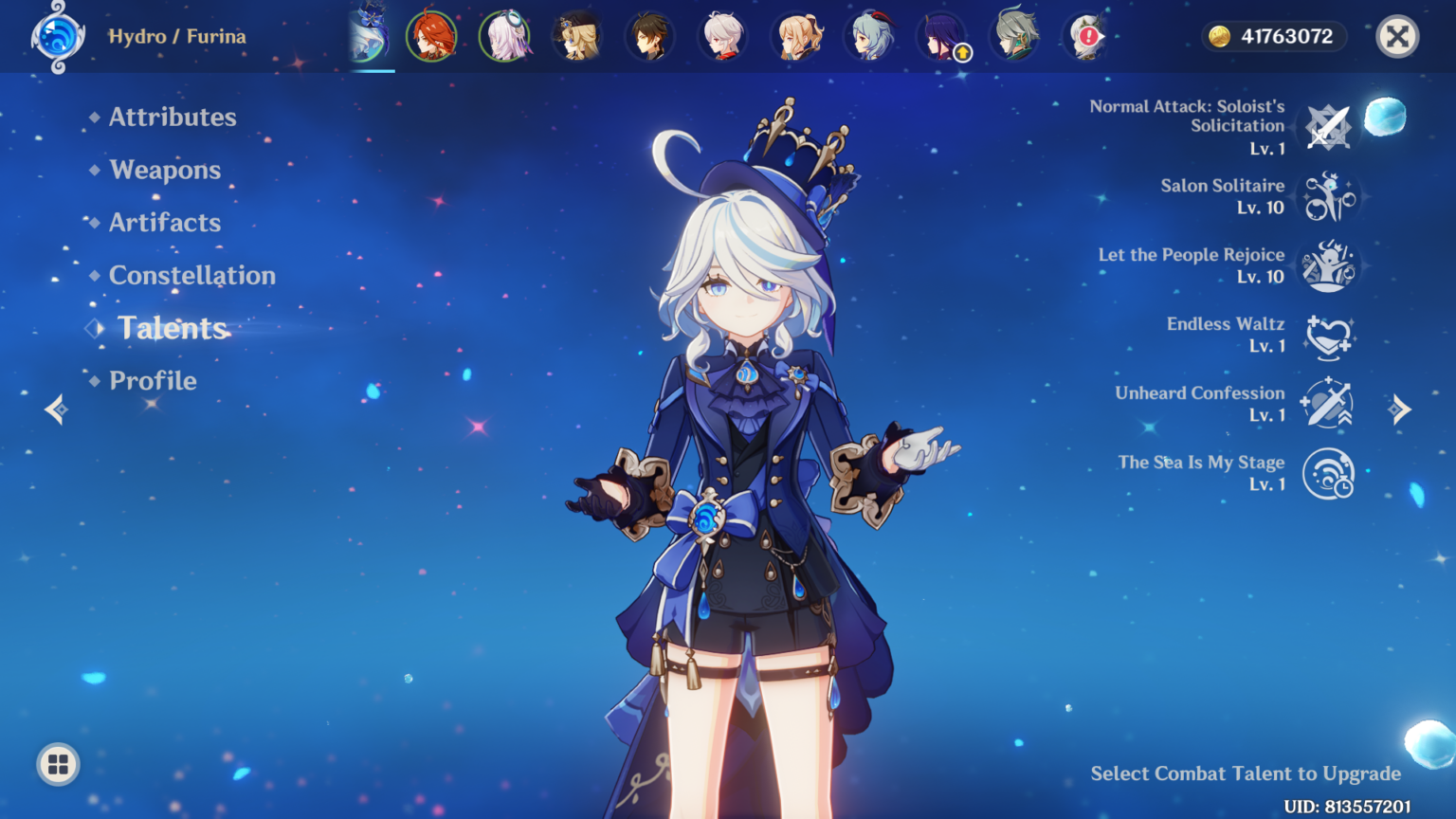Open the quick menu grid button bottom-left
The width and height of the screenshot is (1456, 819).
click(57, 764)
